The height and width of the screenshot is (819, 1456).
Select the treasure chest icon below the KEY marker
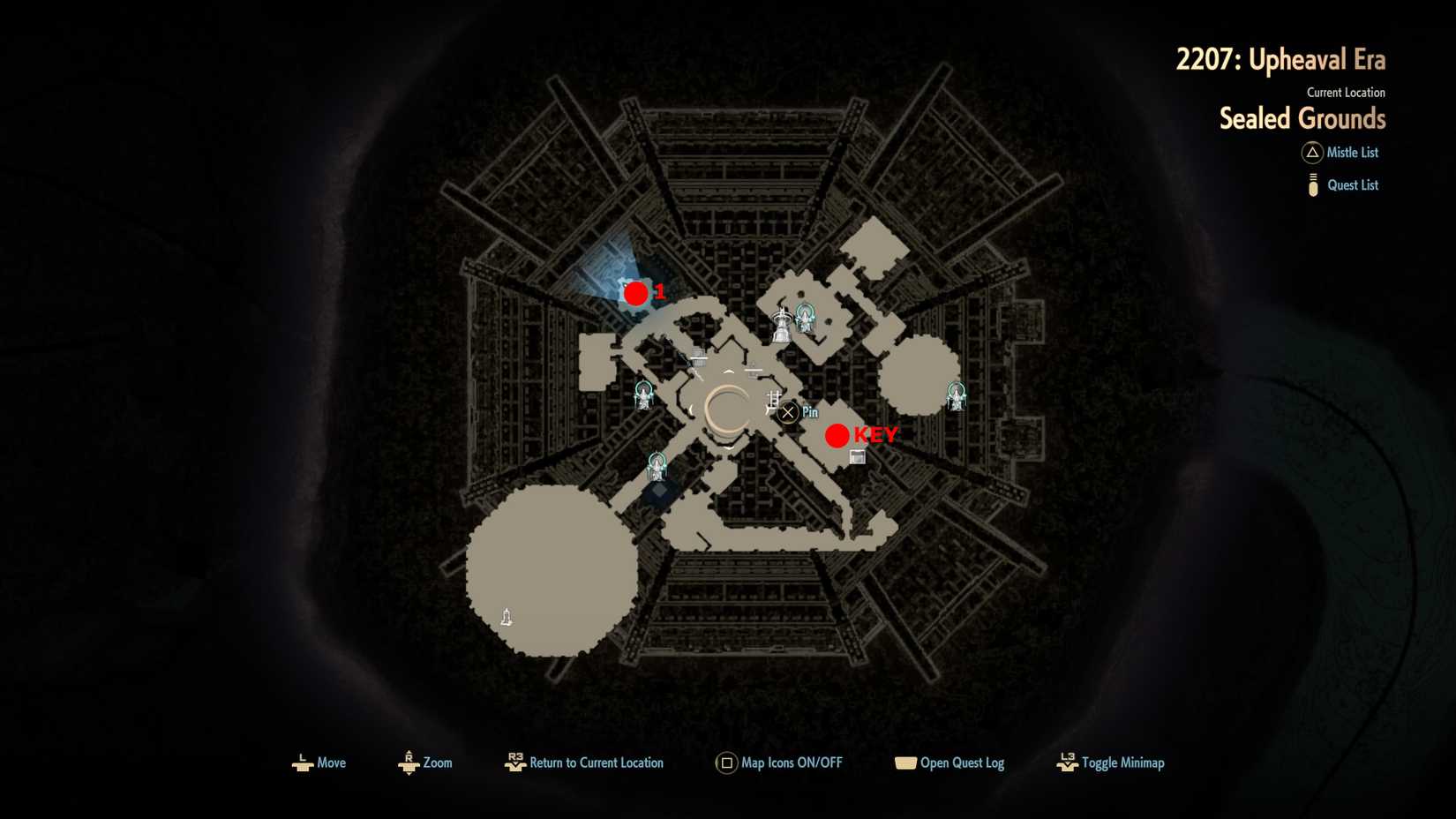[856, 456]
